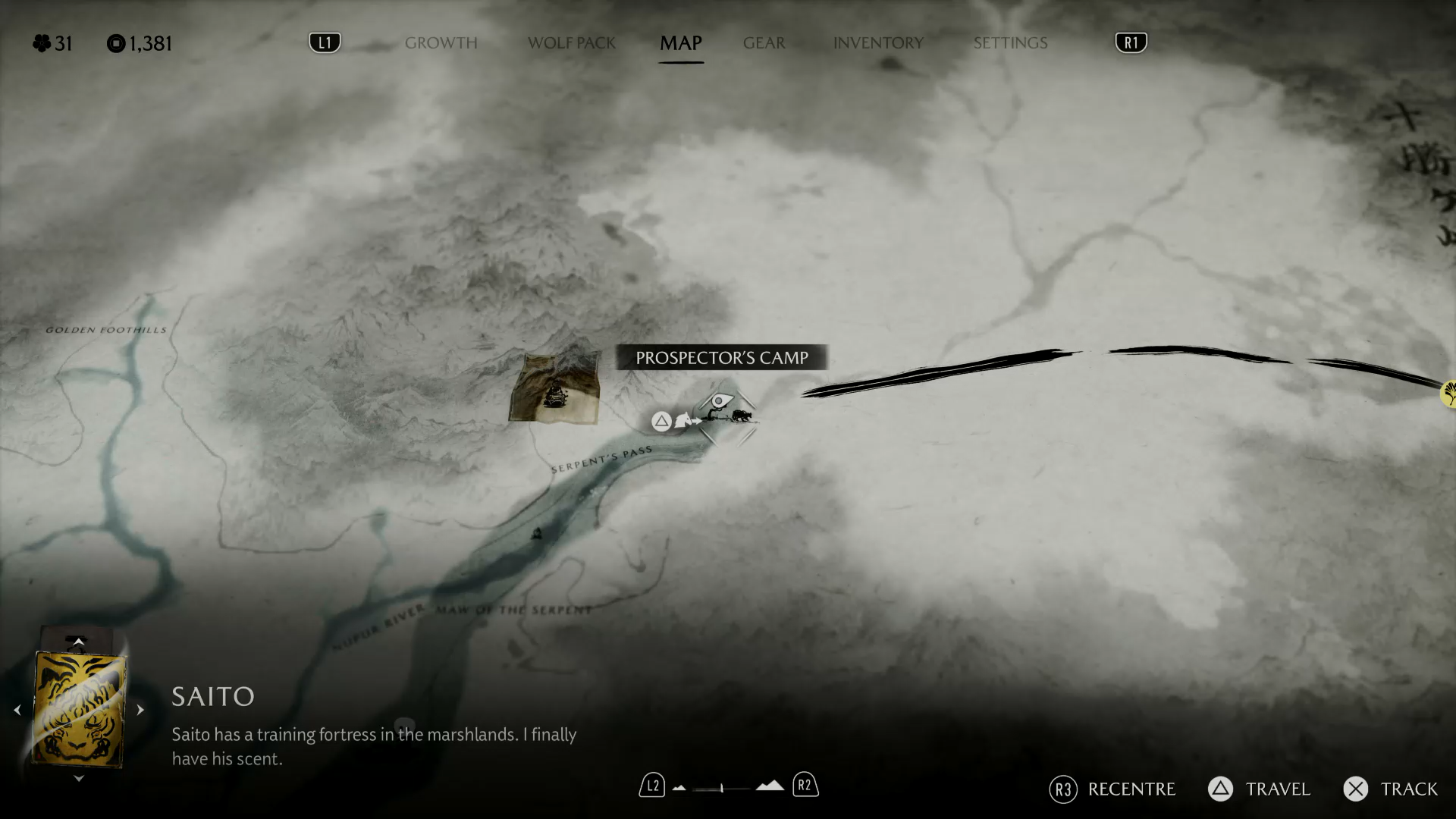Click the down arrow below the Saito card
1456x819 pixels.
[78, 779]
